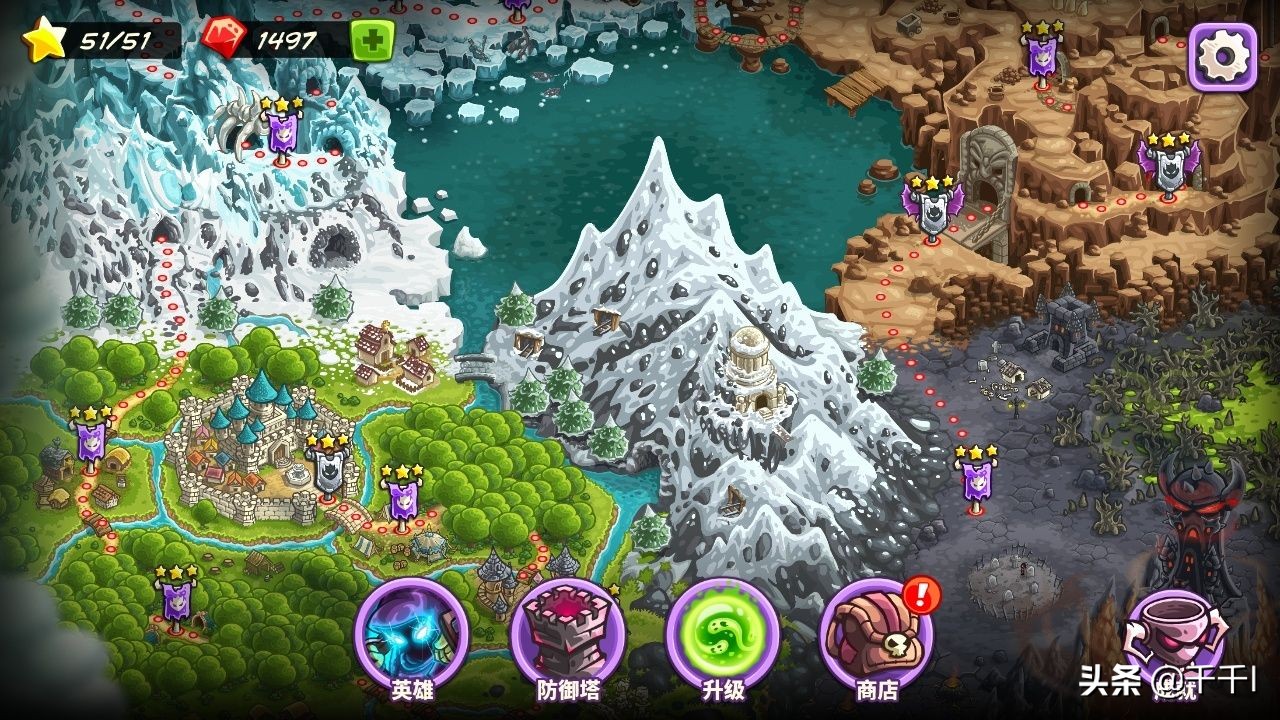Select the level flag by the ice skeleton

click(282, 131)
